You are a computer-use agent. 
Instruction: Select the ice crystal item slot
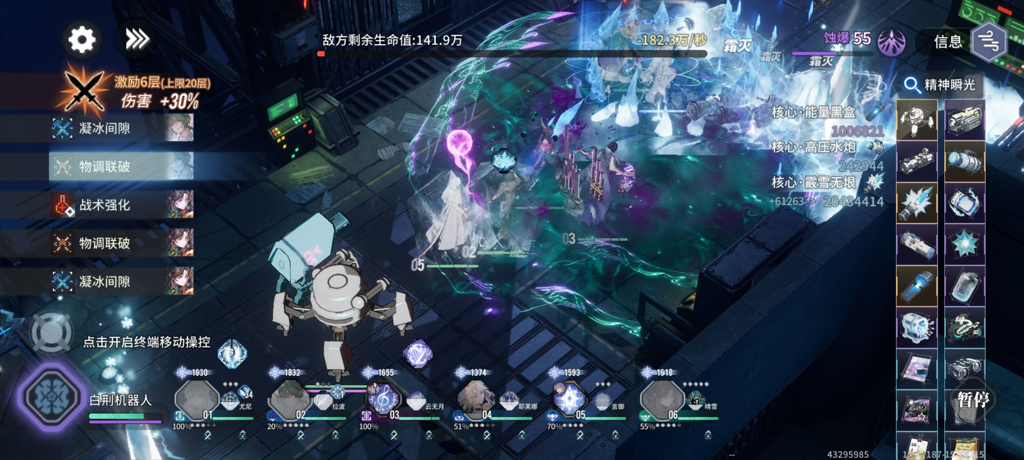[916, 202]
